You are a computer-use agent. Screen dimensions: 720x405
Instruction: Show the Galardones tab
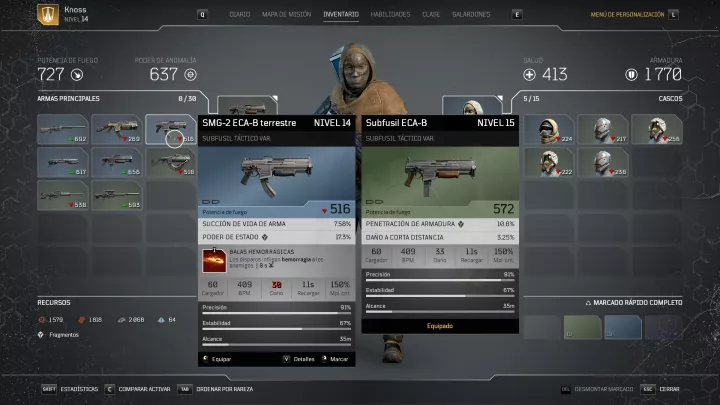[x=471, y=15]
